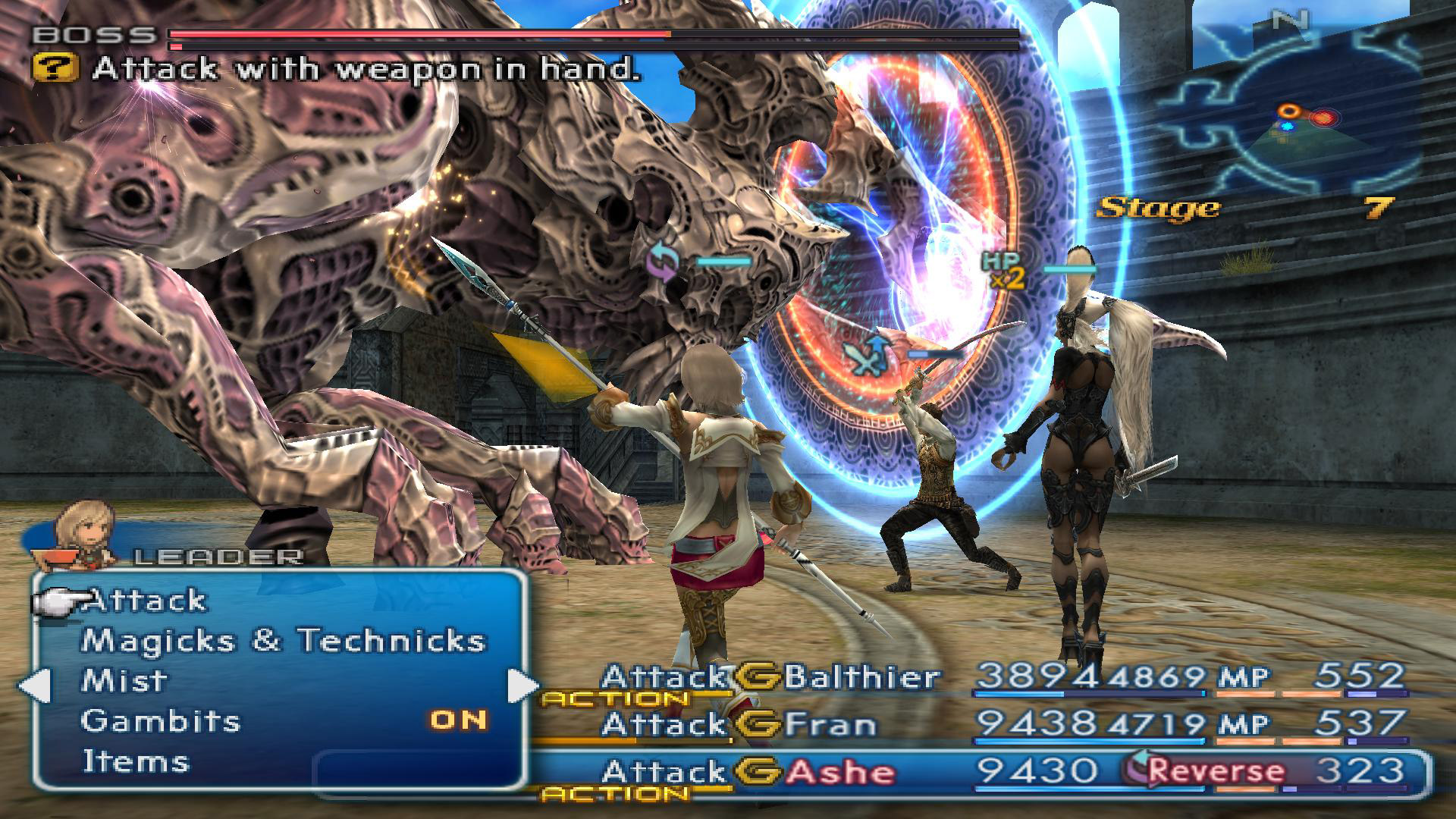
Task: Click the right arrow of command menu
Action: [522, 685]
